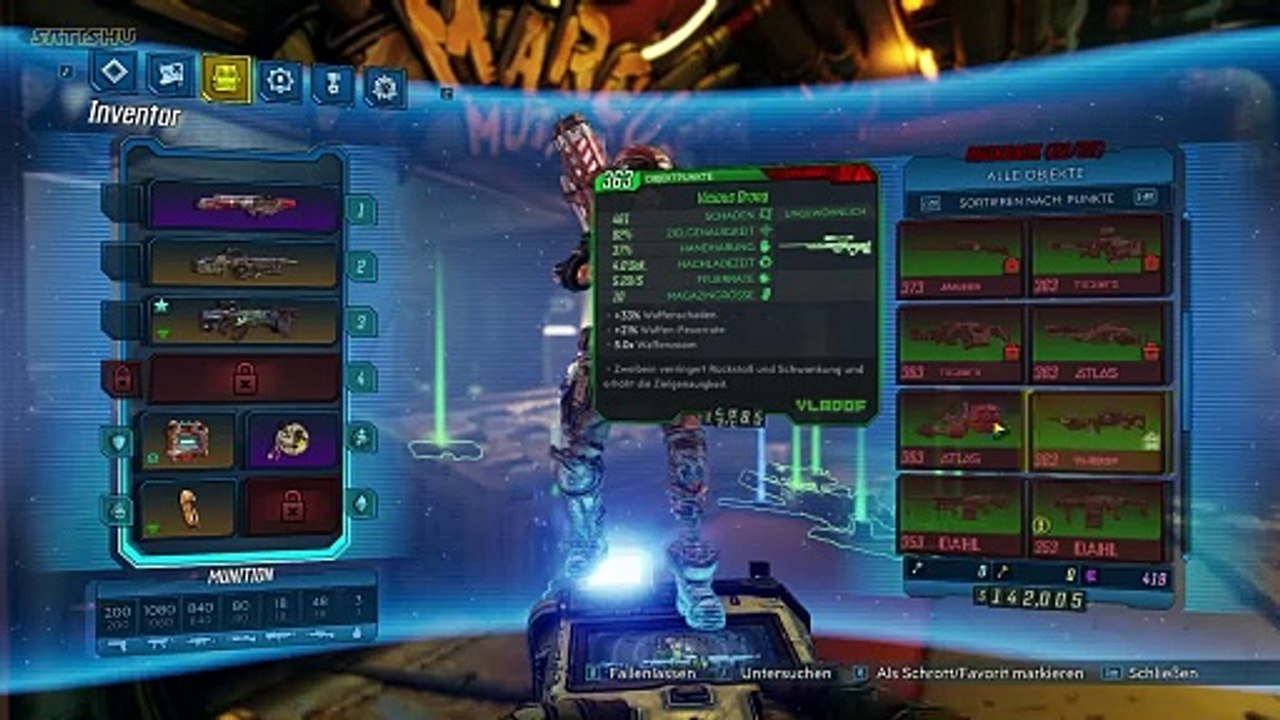Choose the 363-point Atlas weapon
This screenshot has height=720, width=1280.
(x=1098, y=343)
